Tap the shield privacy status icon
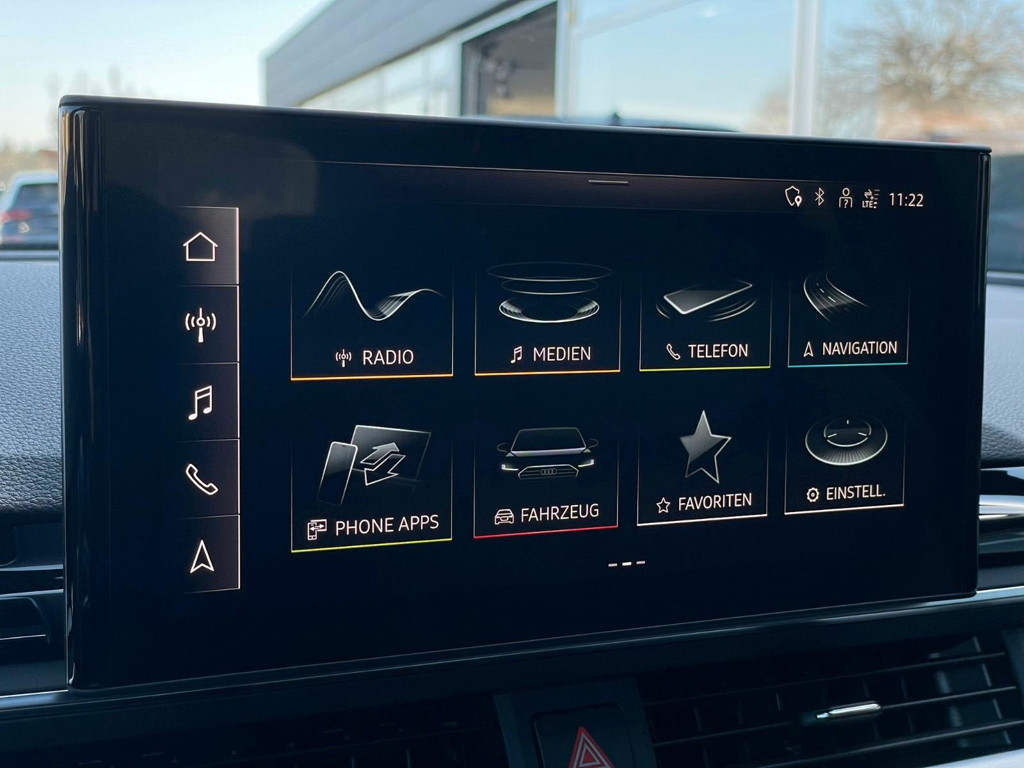Viewport: 1024px width, 768px height. (793, 196)
